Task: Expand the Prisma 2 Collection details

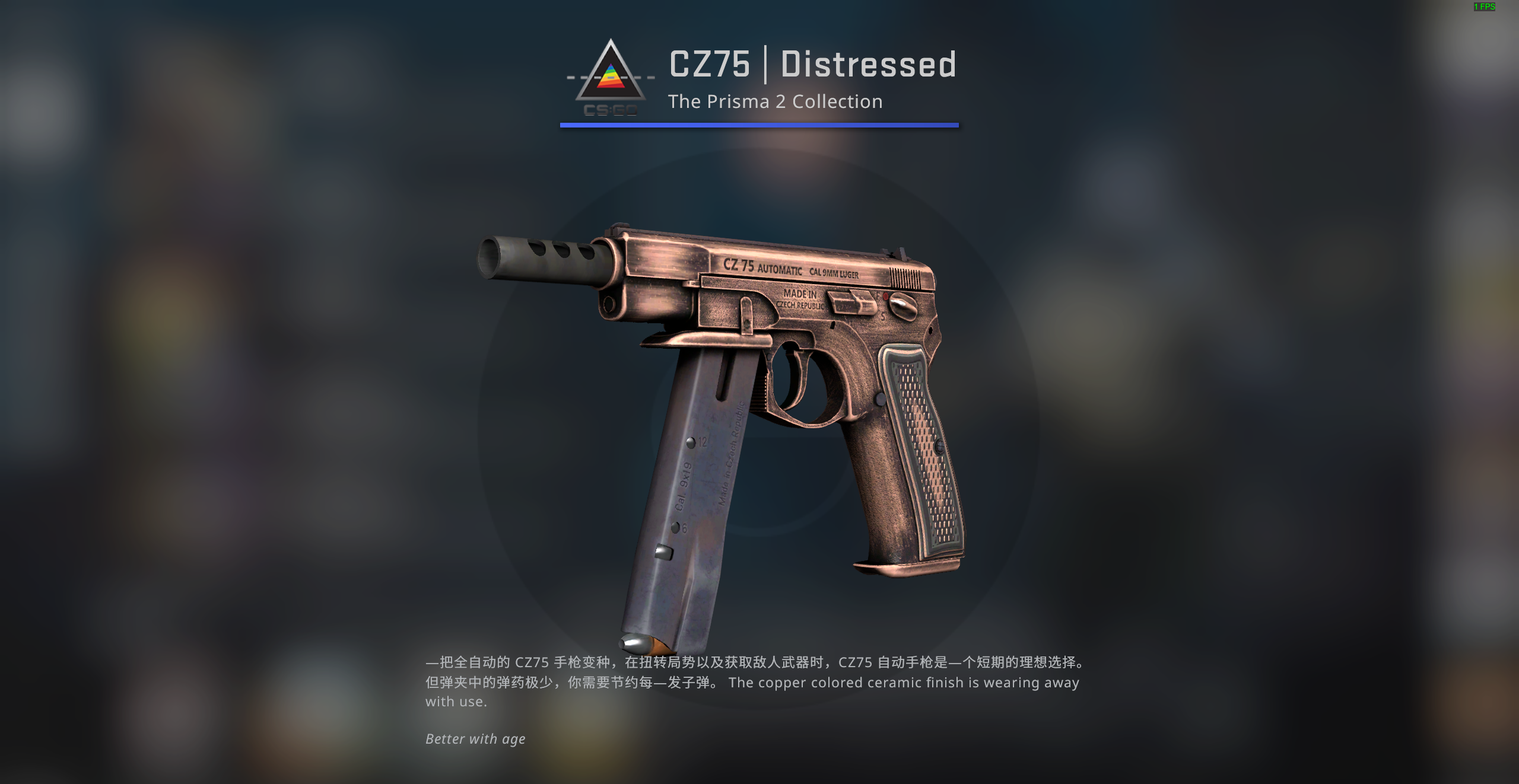Action: pos(774,101)
